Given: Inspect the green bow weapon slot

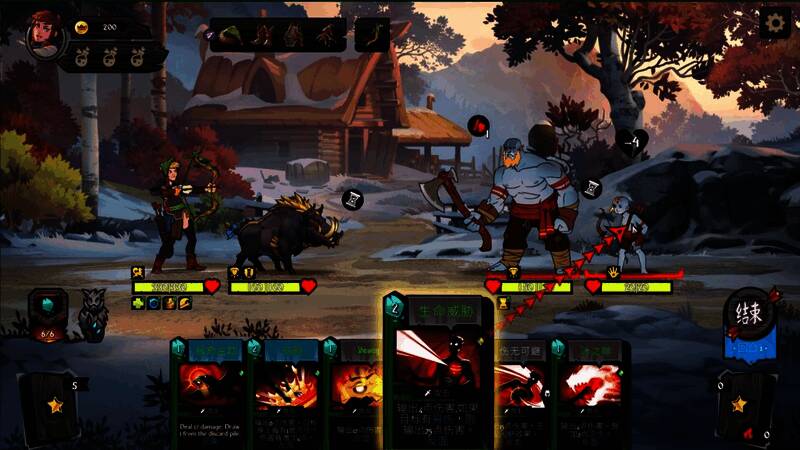Looking at the screenshot, I should [x=372, y=35].
